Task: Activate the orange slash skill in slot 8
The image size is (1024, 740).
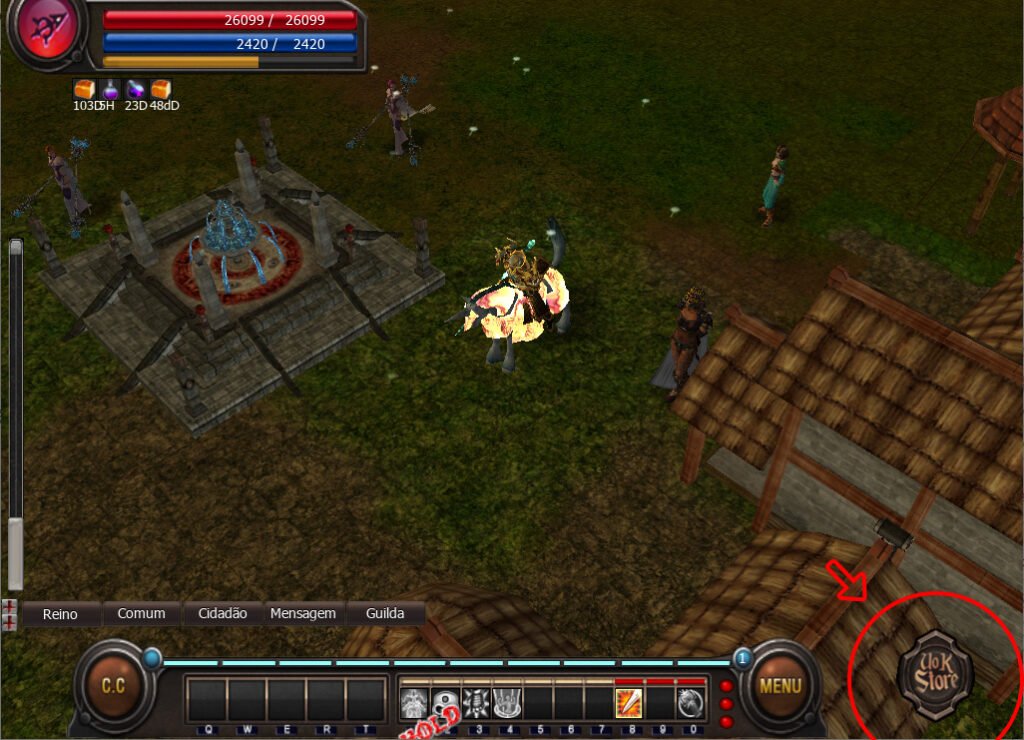Action: [628, 703]
